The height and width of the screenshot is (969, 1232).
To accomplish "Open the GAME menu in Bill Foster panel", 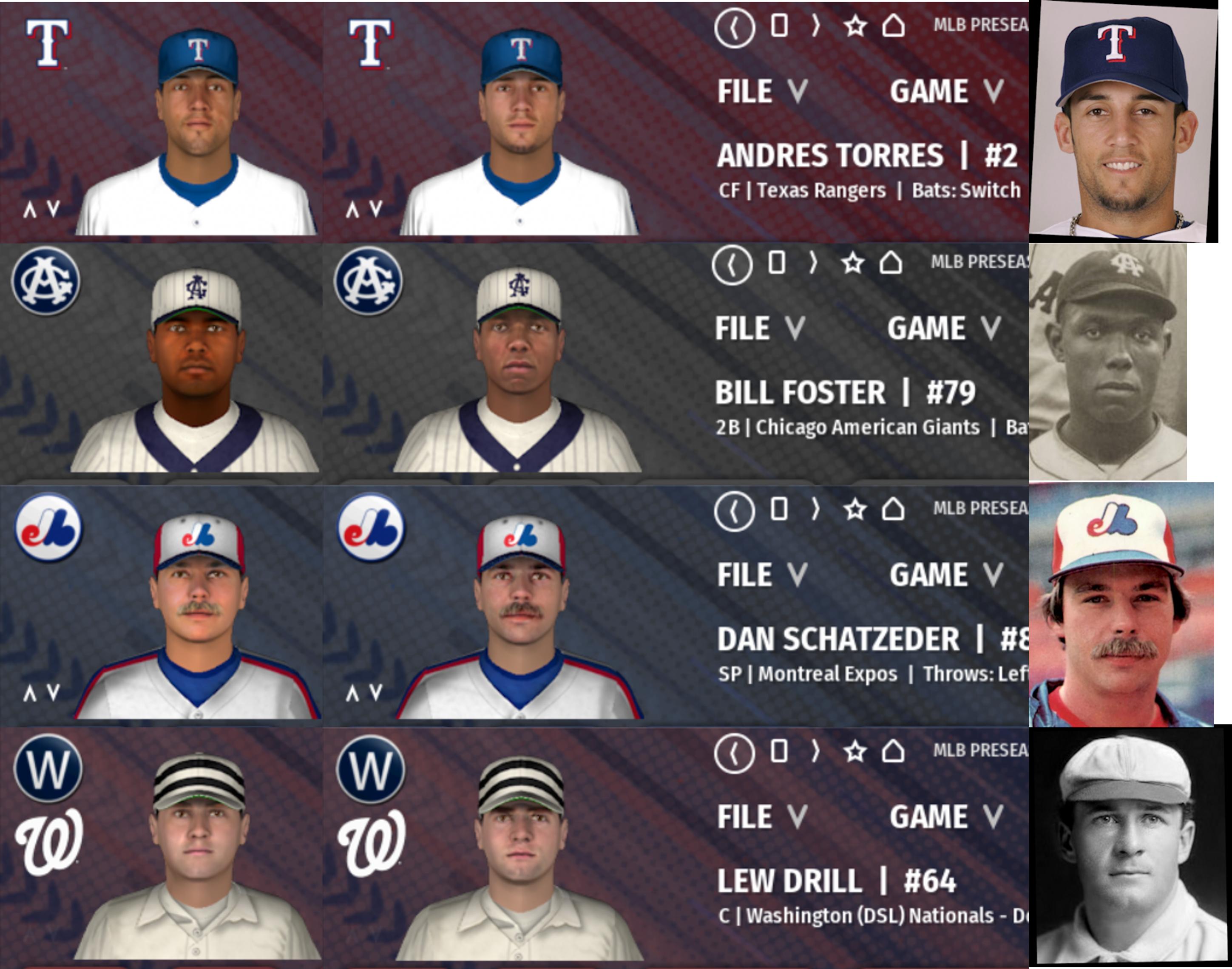I will click(943, 329).
